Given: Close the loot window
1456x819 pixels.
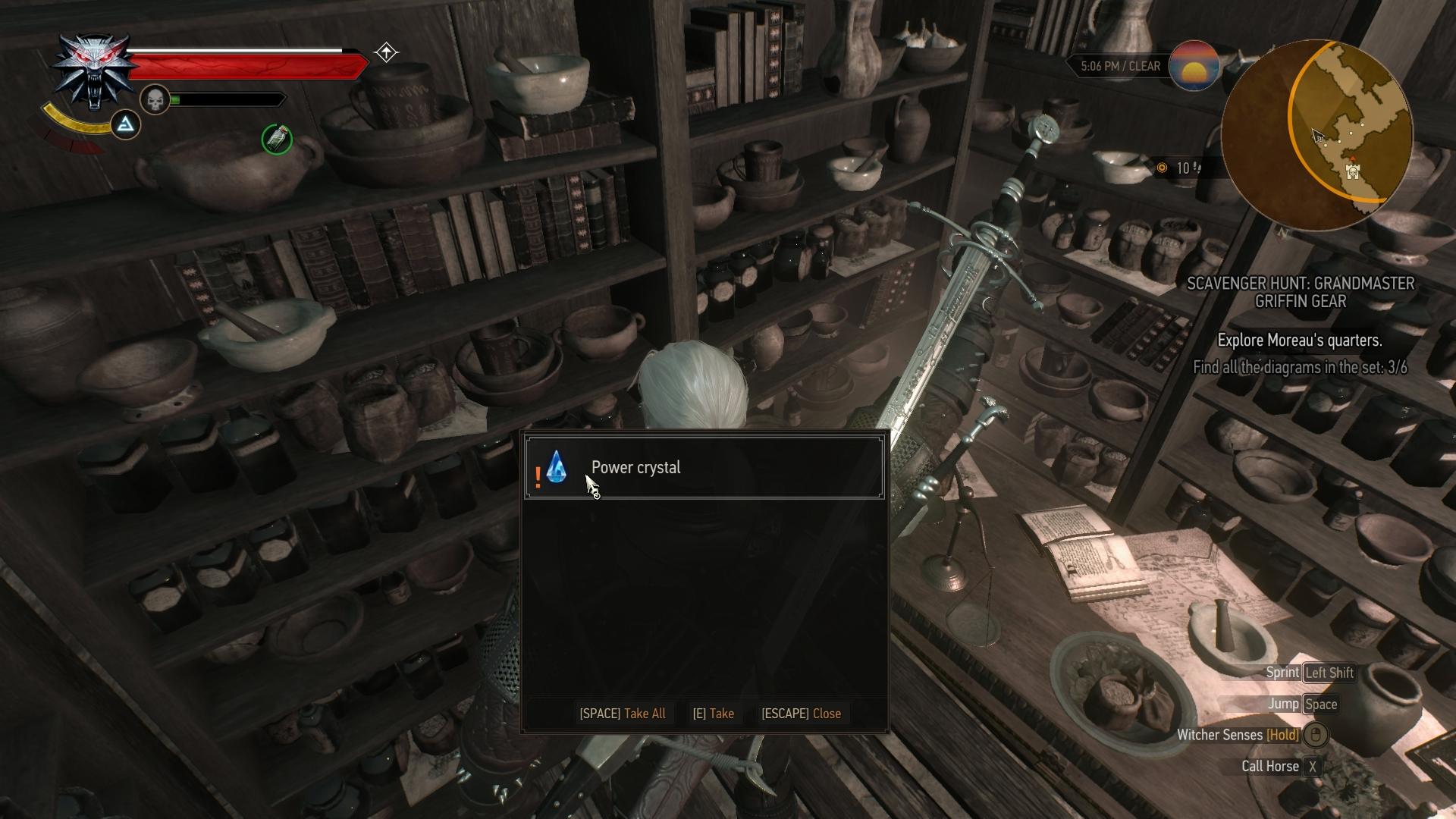Looking at the screenshot, I should 801,714.
